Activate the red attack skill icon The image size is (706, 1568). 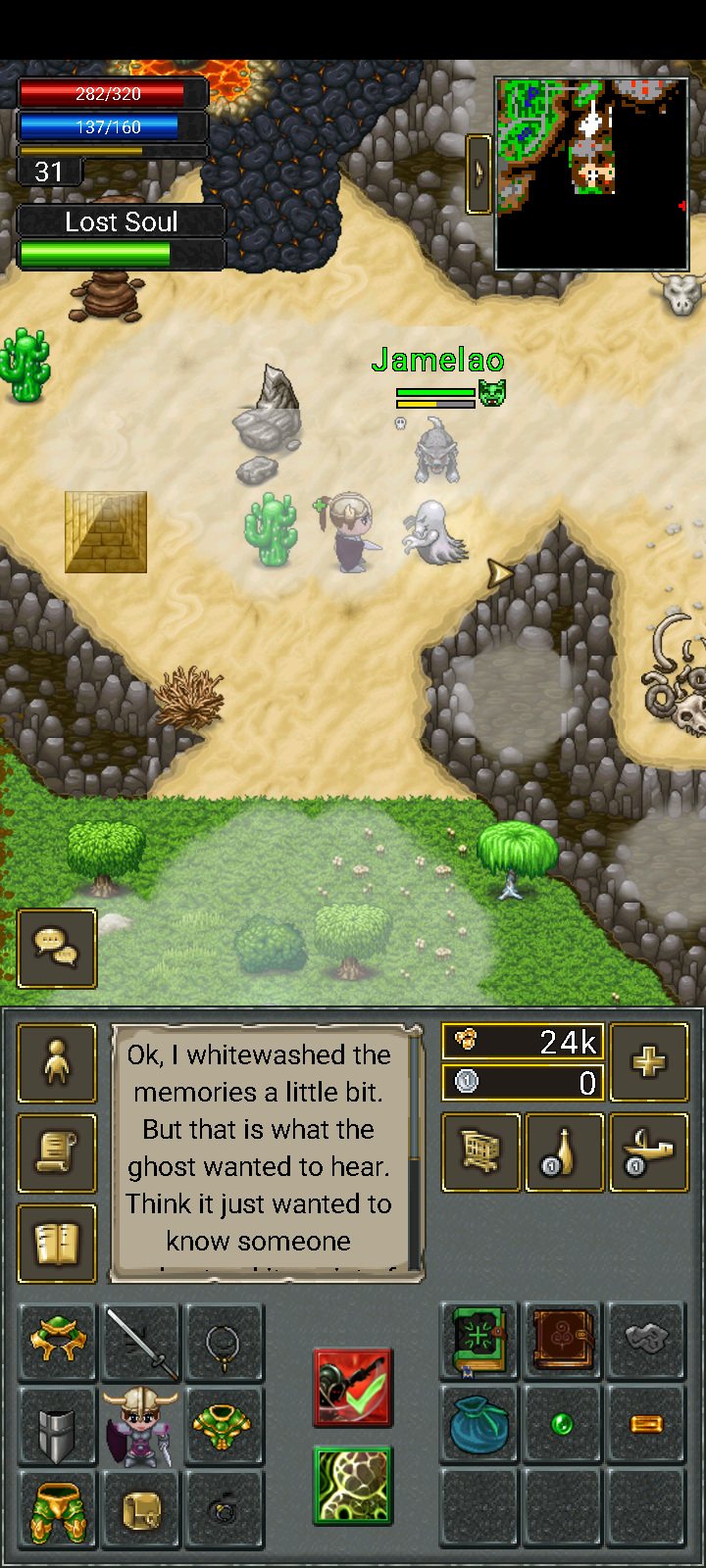[x=353, y=1388]
